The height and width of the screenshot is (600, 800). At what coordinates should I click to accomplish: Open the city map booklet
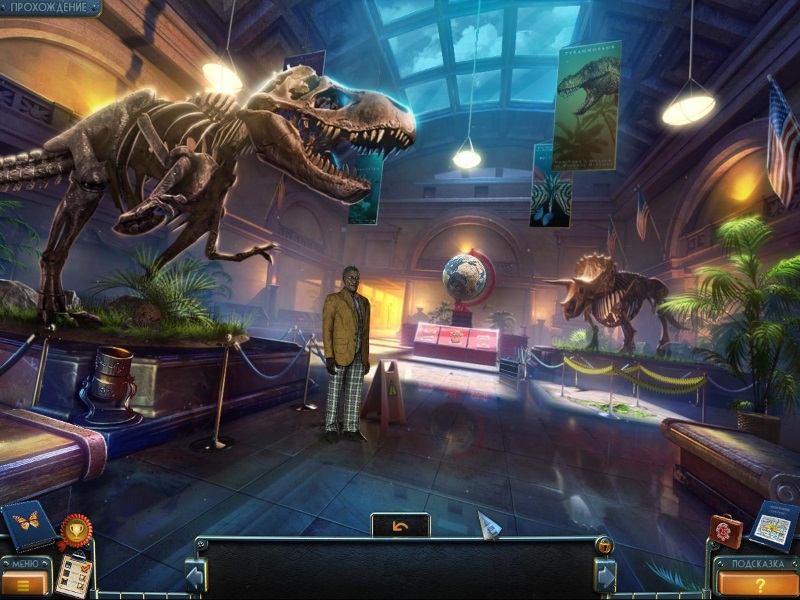coord(772,524)
